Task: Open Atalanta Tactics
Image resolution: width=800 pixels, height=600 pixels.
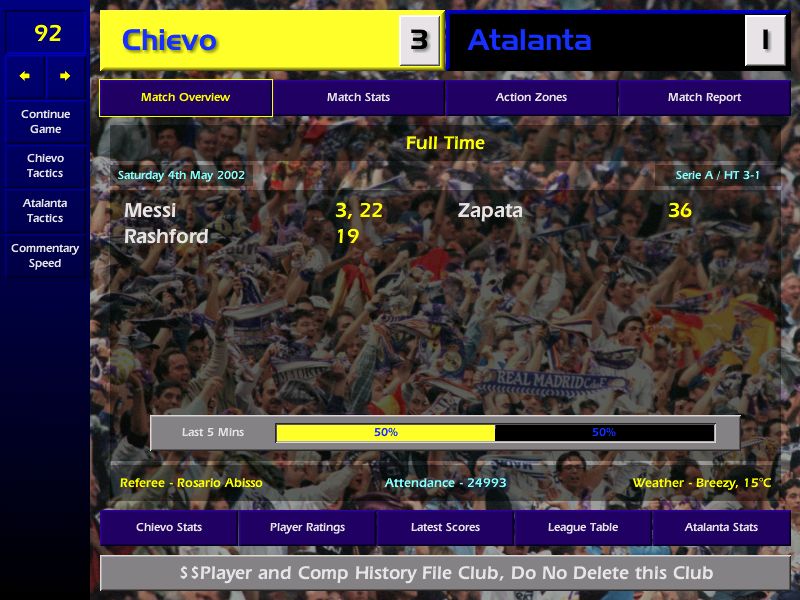Action: tap(45, 210)
